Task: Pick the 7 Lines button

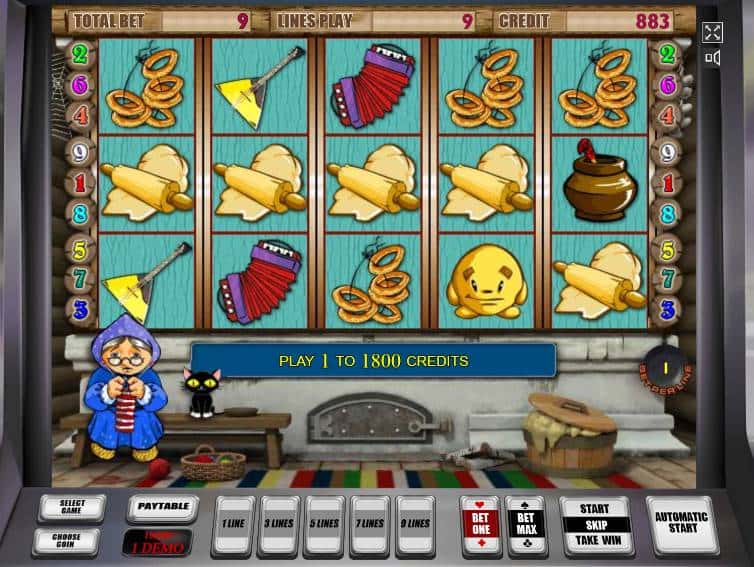Action: [x=369, y=525]
